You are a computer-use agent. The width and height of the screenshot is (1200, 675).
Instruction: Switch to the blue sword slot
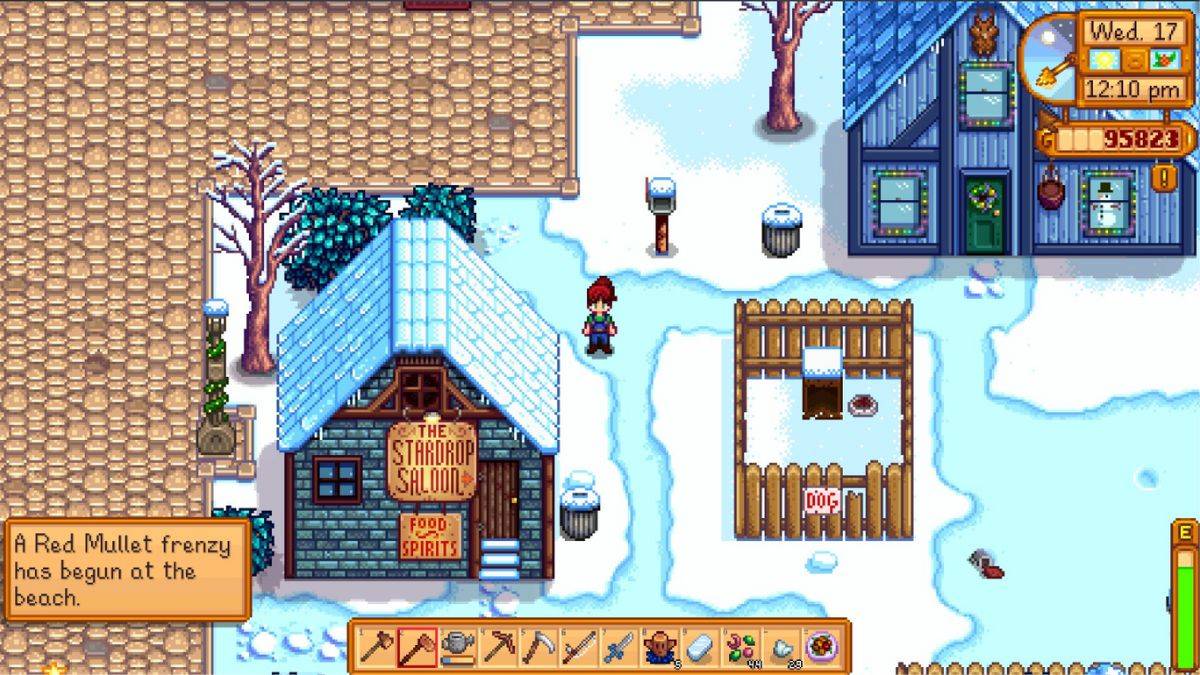coord(619,647)
